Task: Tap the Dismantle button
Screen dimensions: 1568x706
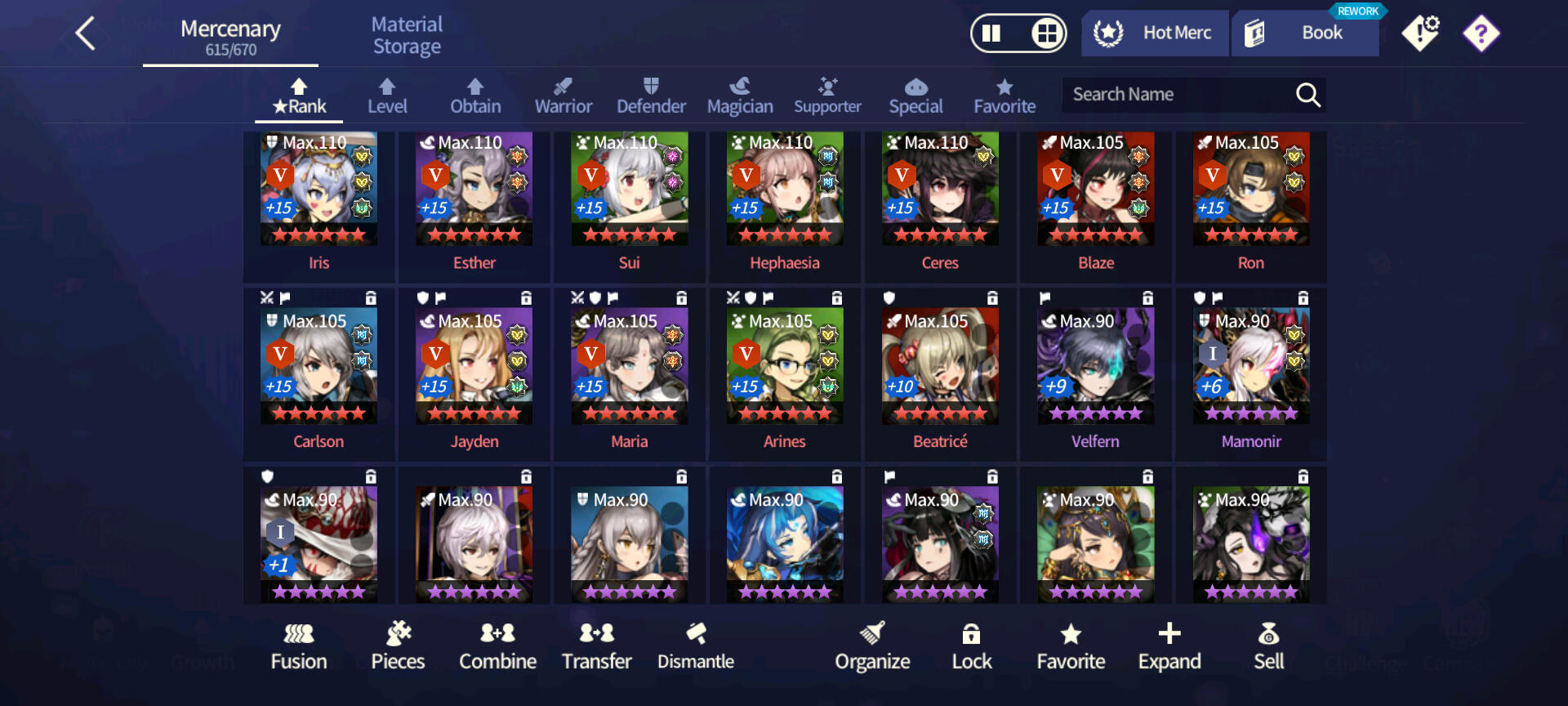Action: (x=696, y=646)
